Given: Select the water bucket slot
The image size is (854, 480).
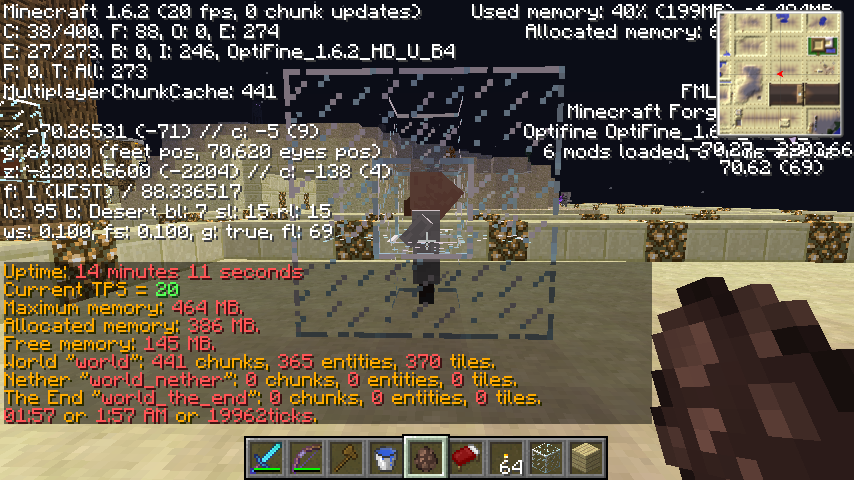Looking at the screenshot, I should [x=385, y=459].
